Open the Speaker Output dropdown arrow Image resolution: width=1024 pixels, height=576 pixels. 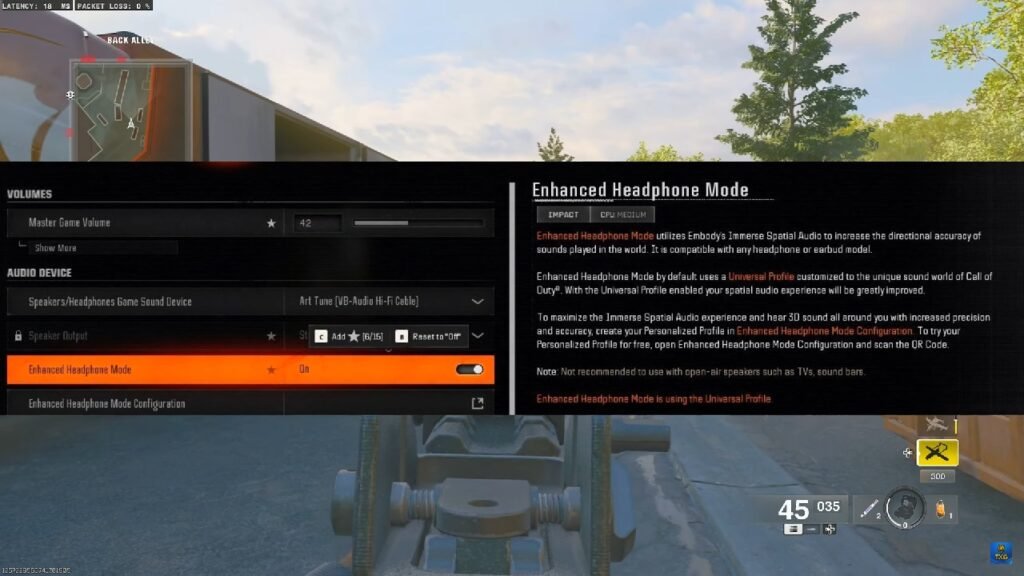point(478,336)
